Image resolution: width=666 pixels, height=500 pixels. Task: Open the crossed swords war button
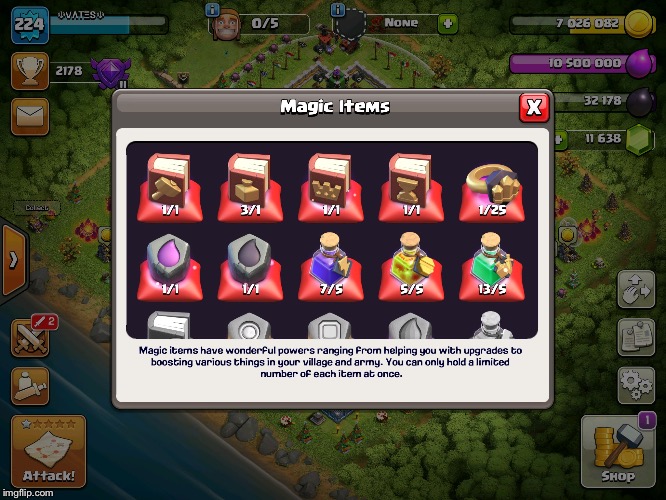(30, 338)
